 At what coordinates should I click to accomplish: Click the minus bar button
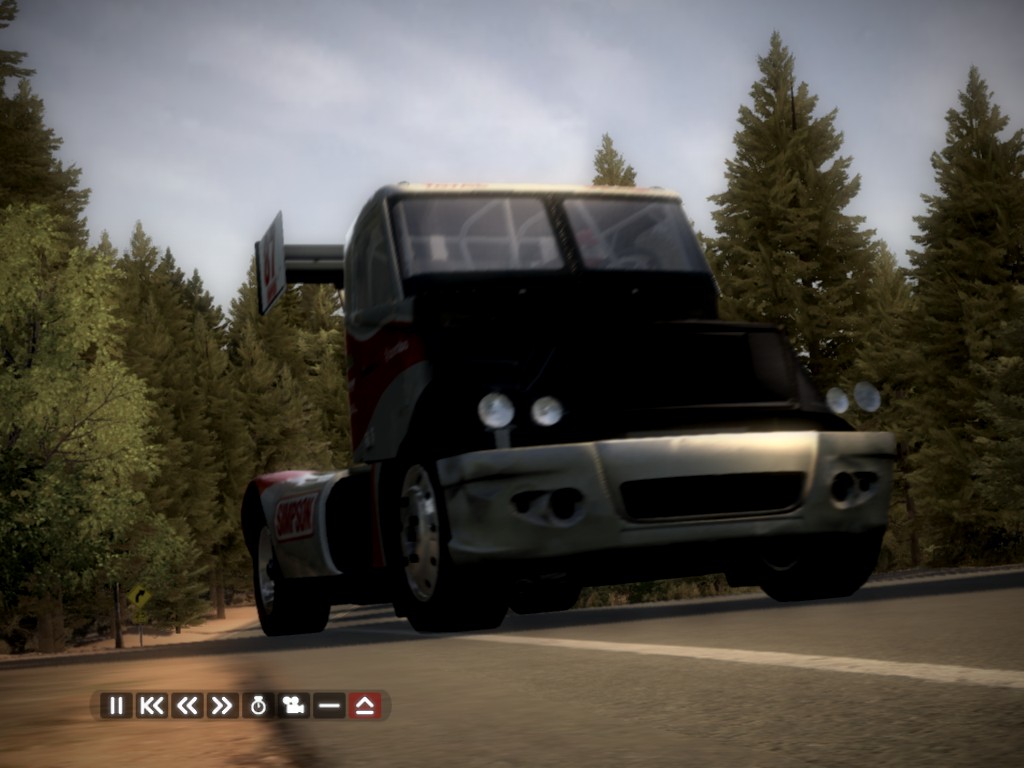(329, 705)
